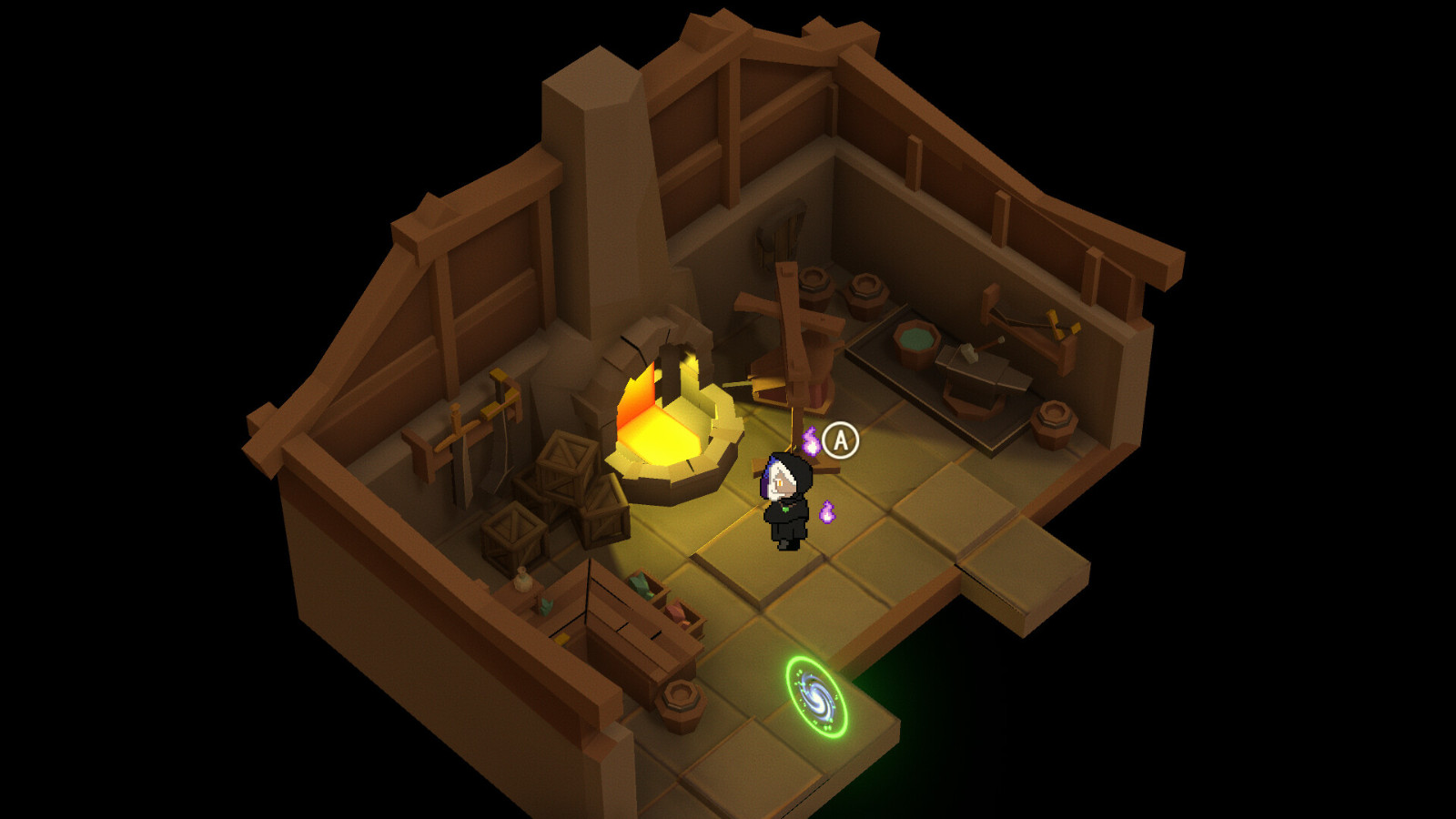
Task: Click the green plant in the planter box
Action: [642, 584]
